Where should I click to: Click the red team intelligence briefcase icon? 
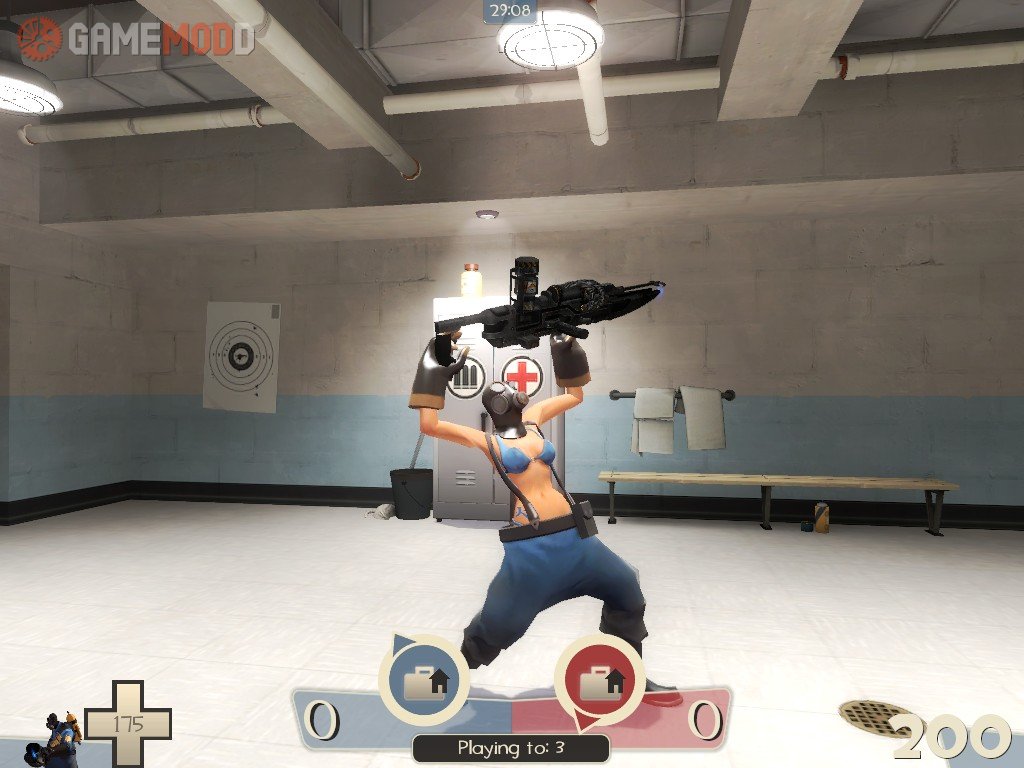[599, 681]
